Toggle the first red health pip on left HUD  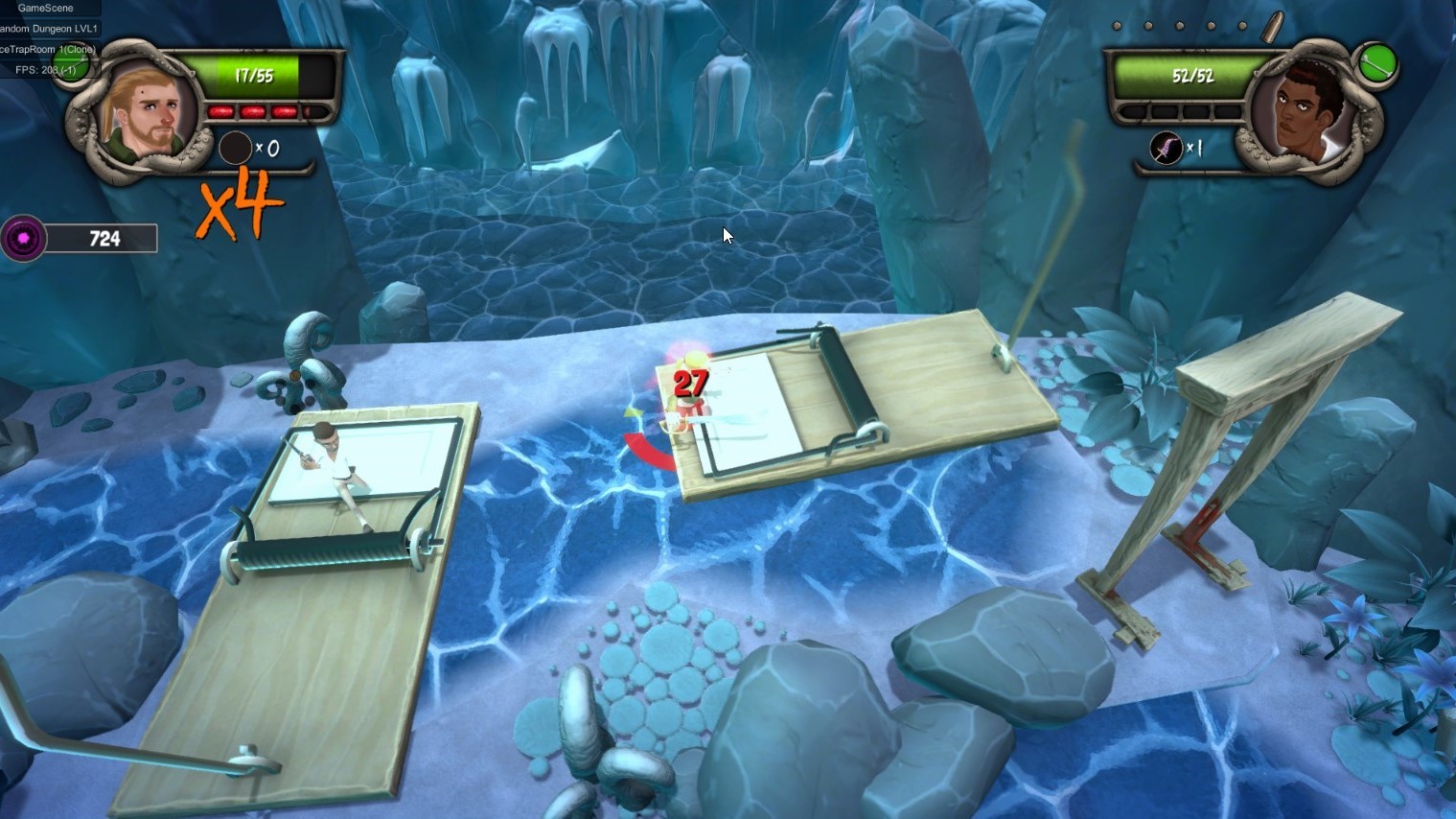222,112
